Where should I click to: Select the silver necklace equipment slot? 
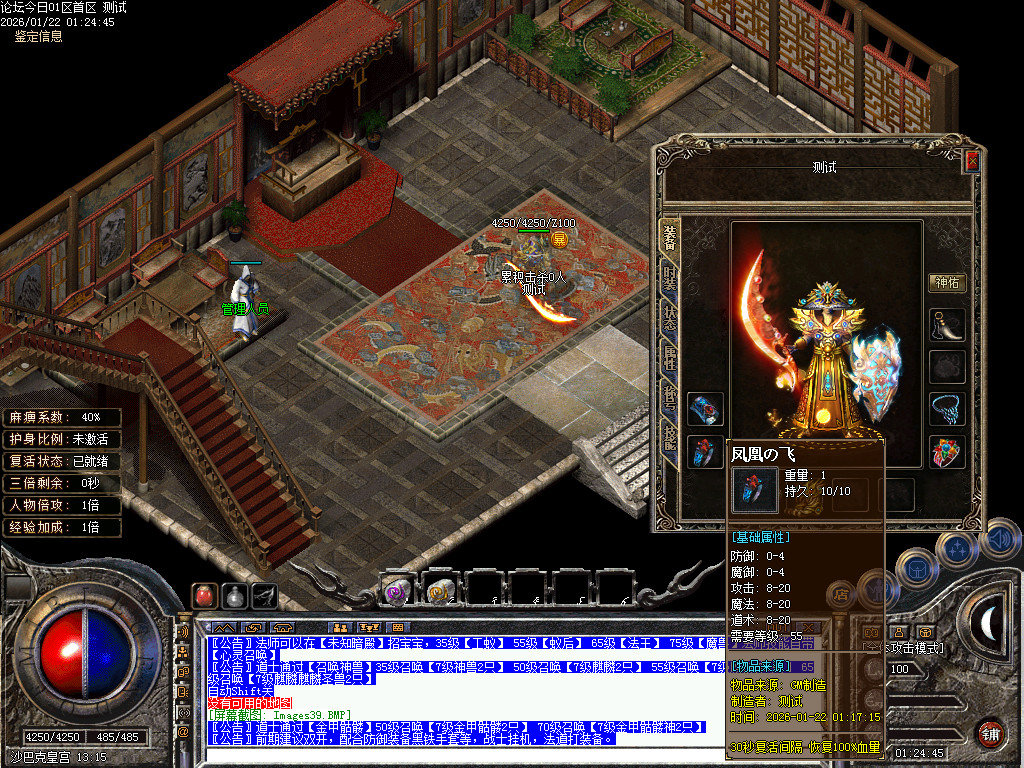tap(947, 409)
